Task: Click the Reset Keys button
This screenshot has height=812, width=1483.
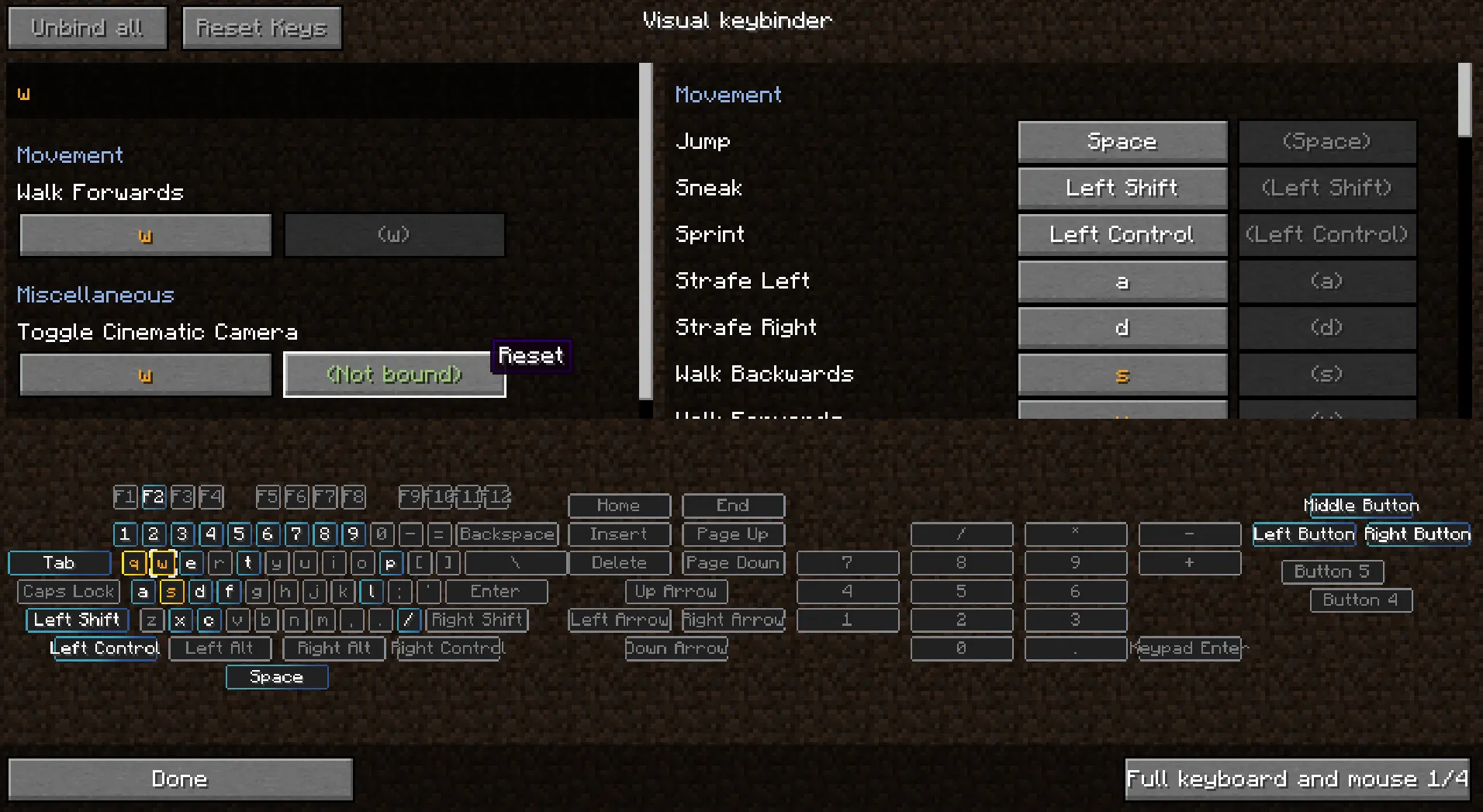Action: pos(261,27)
